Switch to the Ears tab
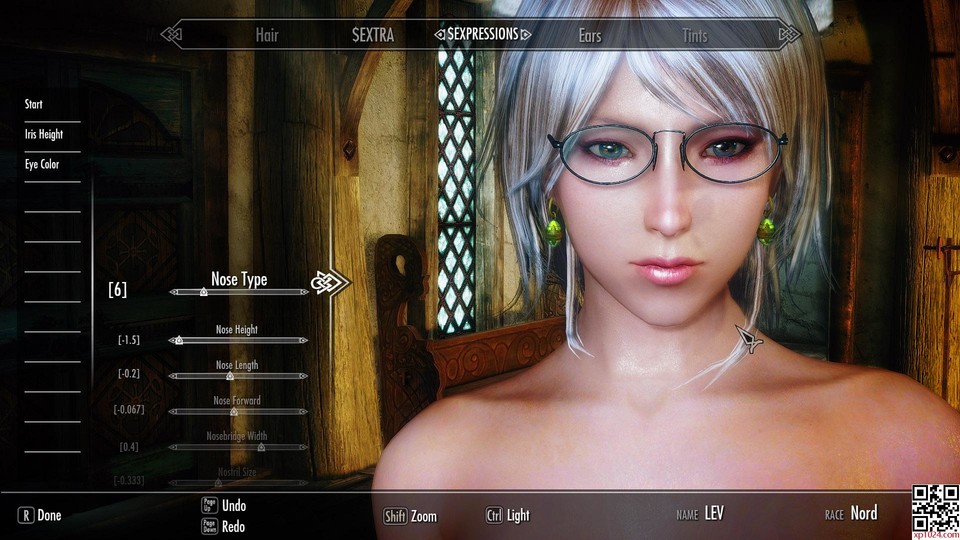Screen dimensions: 960x540 (590, 36)
